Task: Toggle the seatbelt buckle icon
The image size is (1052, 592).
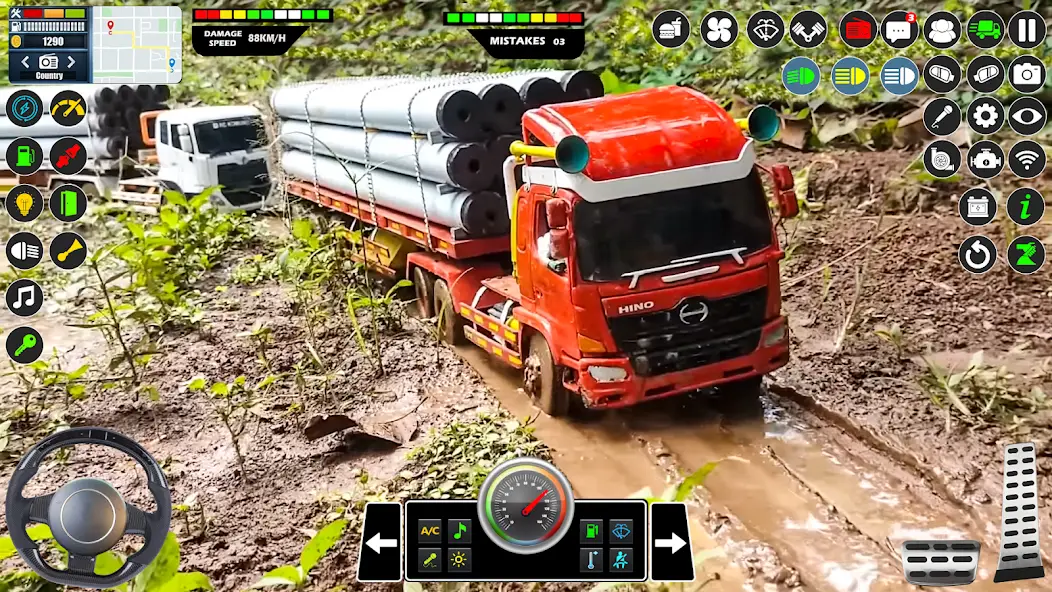Action: (68, 156)
